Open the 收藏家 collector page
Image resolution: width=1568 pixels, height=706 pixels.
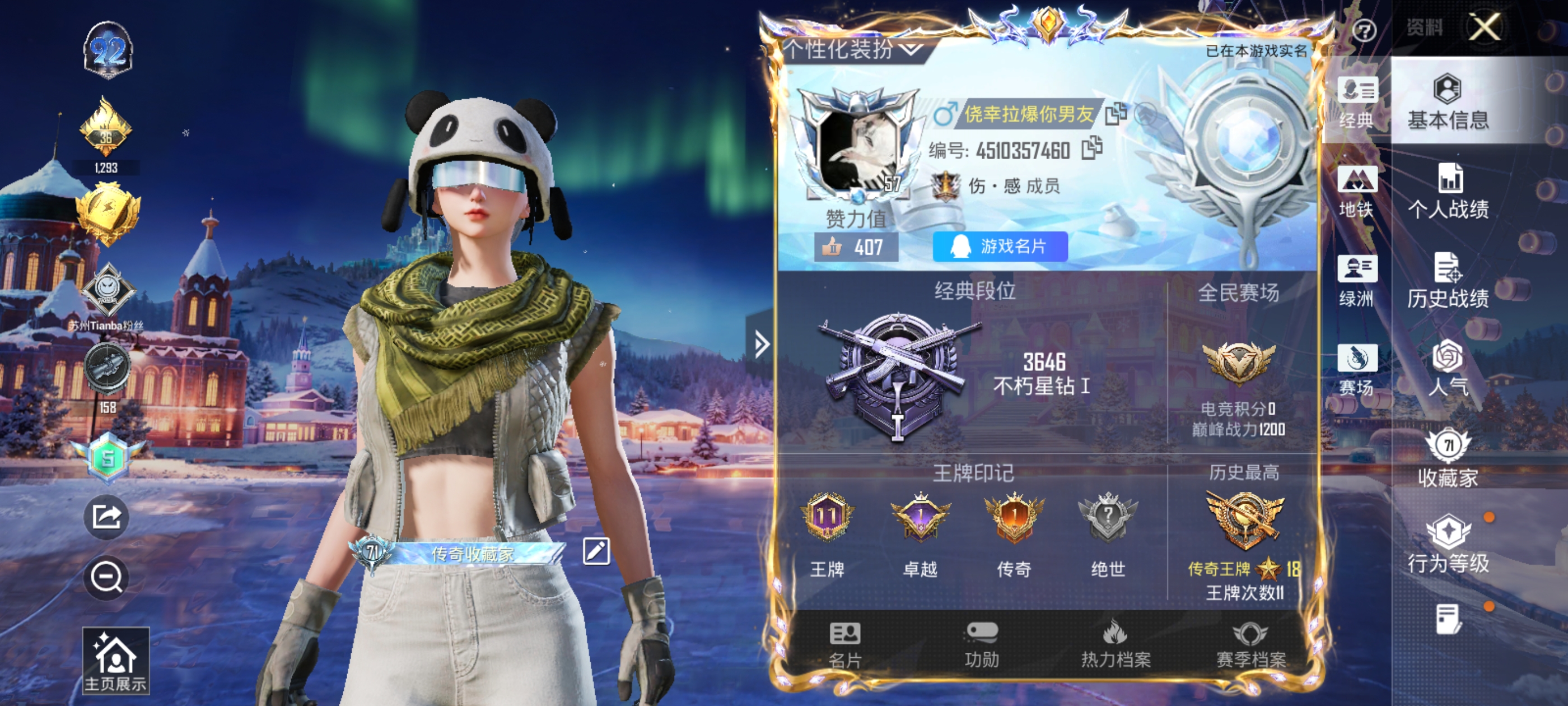point(1448,459)
